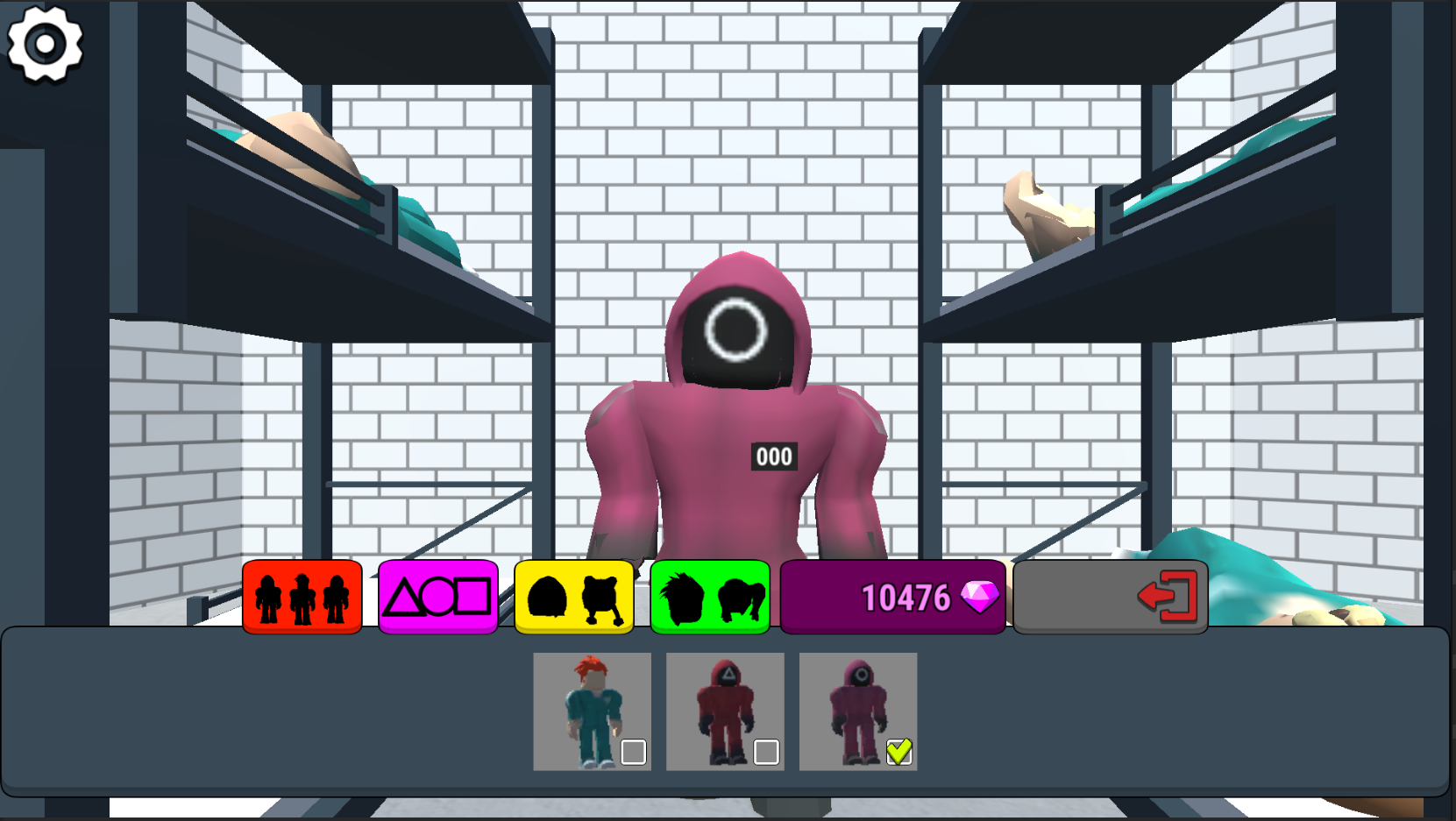Select the yellow hats category icon
The image size is (1456, 821).
coord(573,597)
